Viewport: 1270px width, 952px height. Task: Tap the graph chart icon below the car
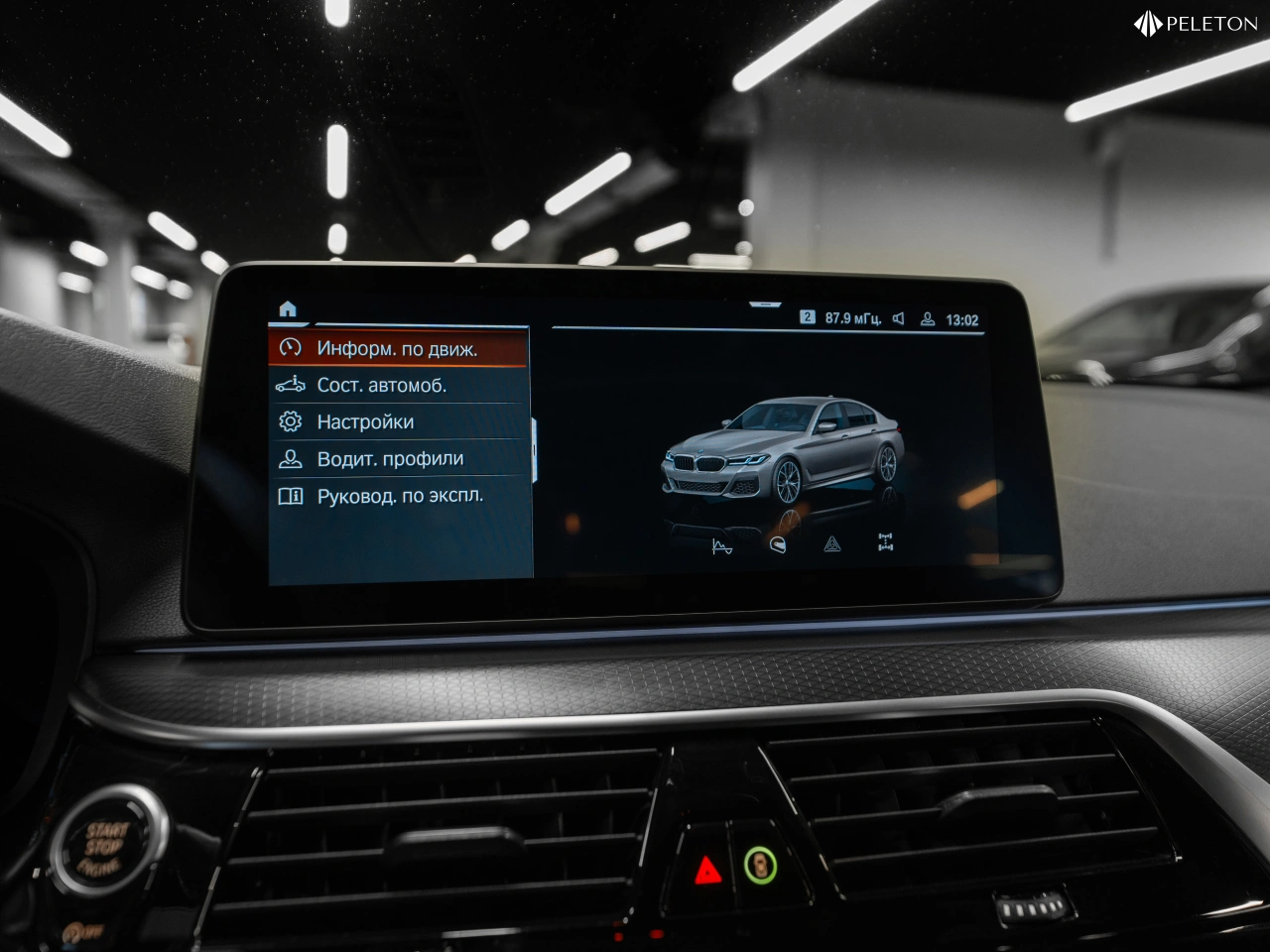722,545
